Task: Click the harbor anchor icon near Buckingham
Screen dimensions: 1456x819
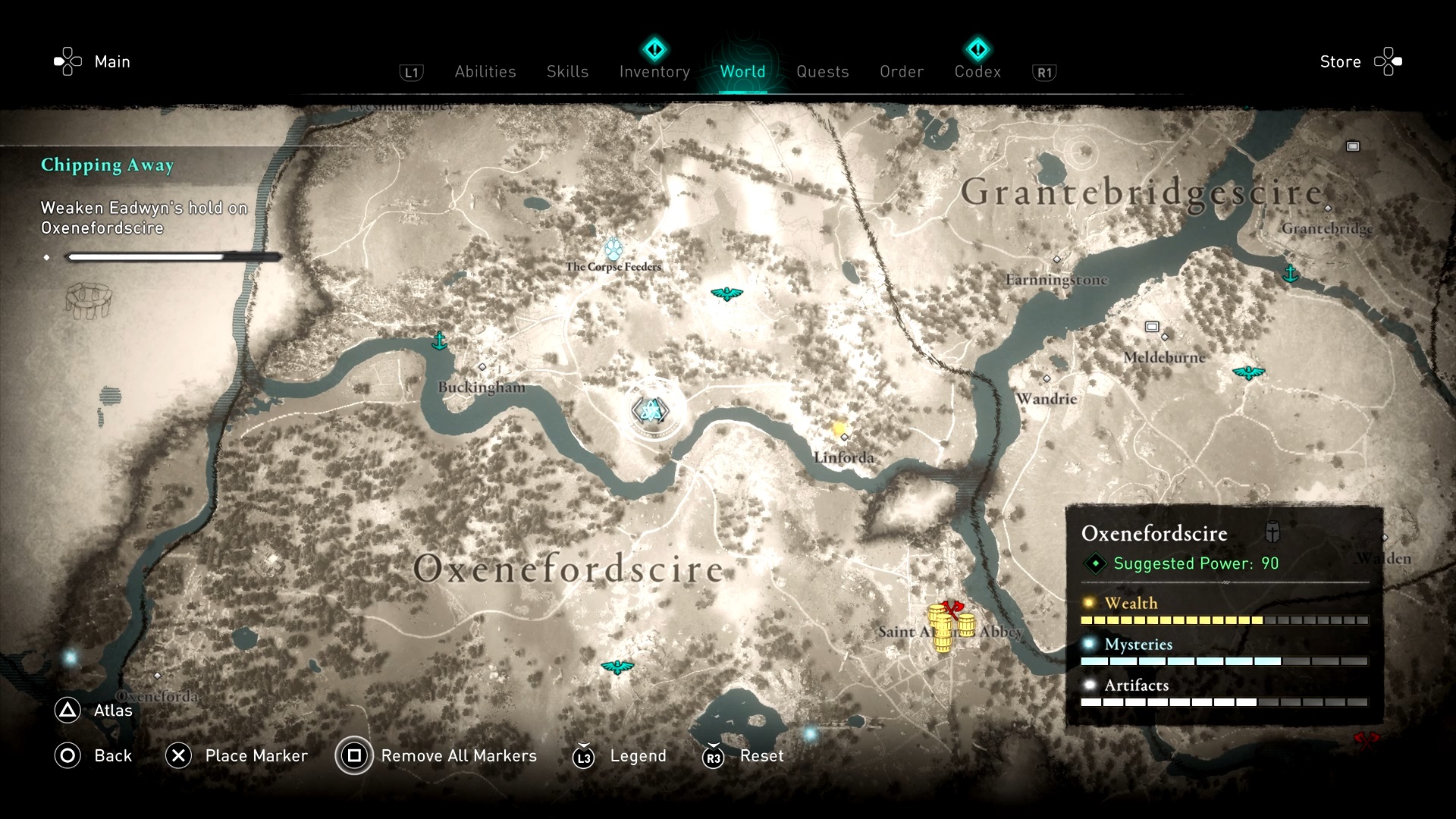Action: [x=439, y=341]
